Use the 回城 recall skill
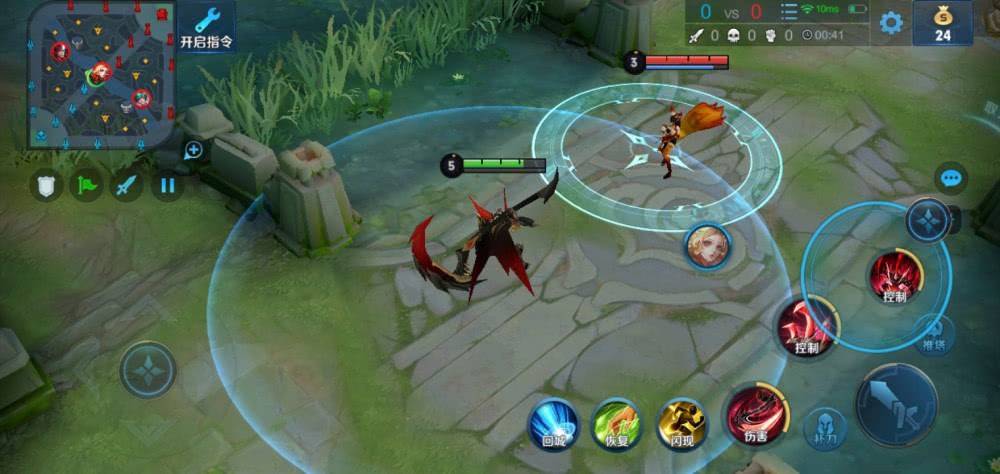The height and width of the screenshot is (474, 1000). [553, 422]
